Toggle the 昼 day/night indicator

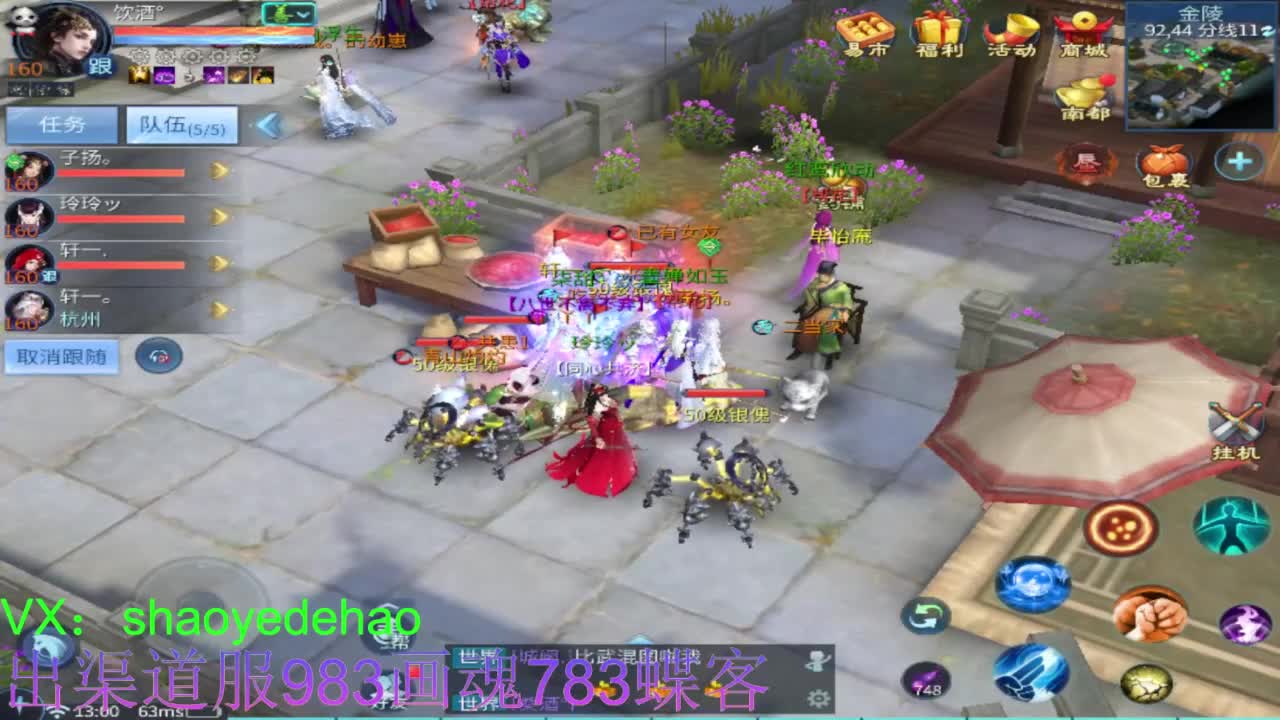(x=1087, y=158)
